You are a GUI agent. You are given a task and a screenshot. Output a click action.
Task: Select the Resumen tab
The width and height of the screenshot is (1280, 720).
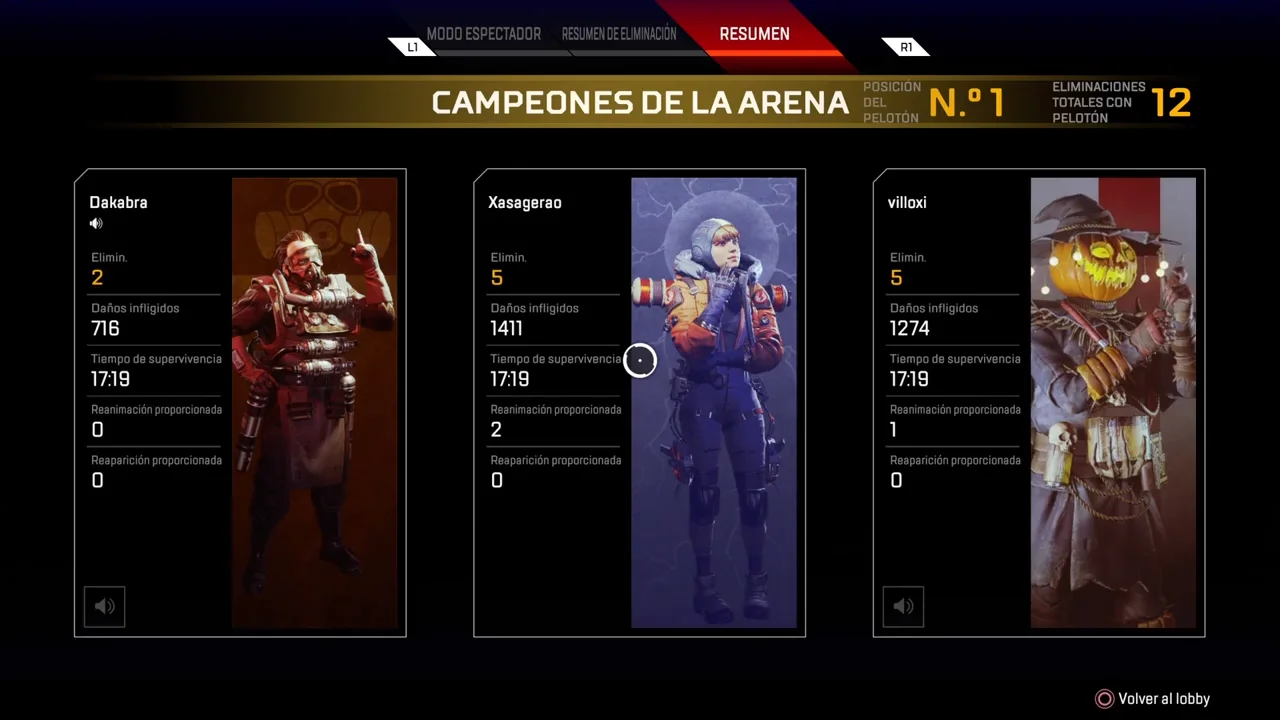point(754,34)
